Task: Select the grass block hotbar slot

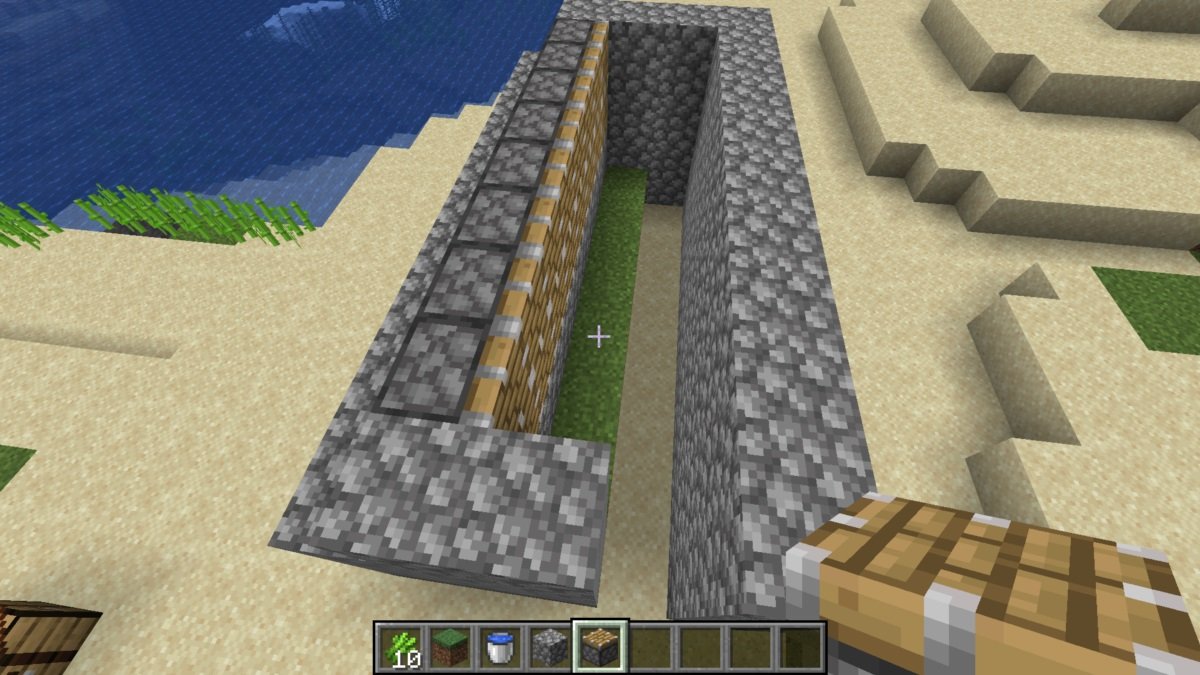Action: click(x=449, y=648)
